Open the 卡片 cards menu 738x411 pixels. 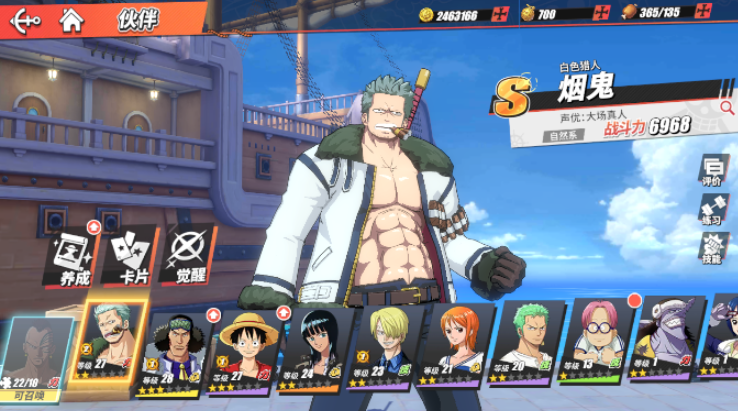pos(127,253)
